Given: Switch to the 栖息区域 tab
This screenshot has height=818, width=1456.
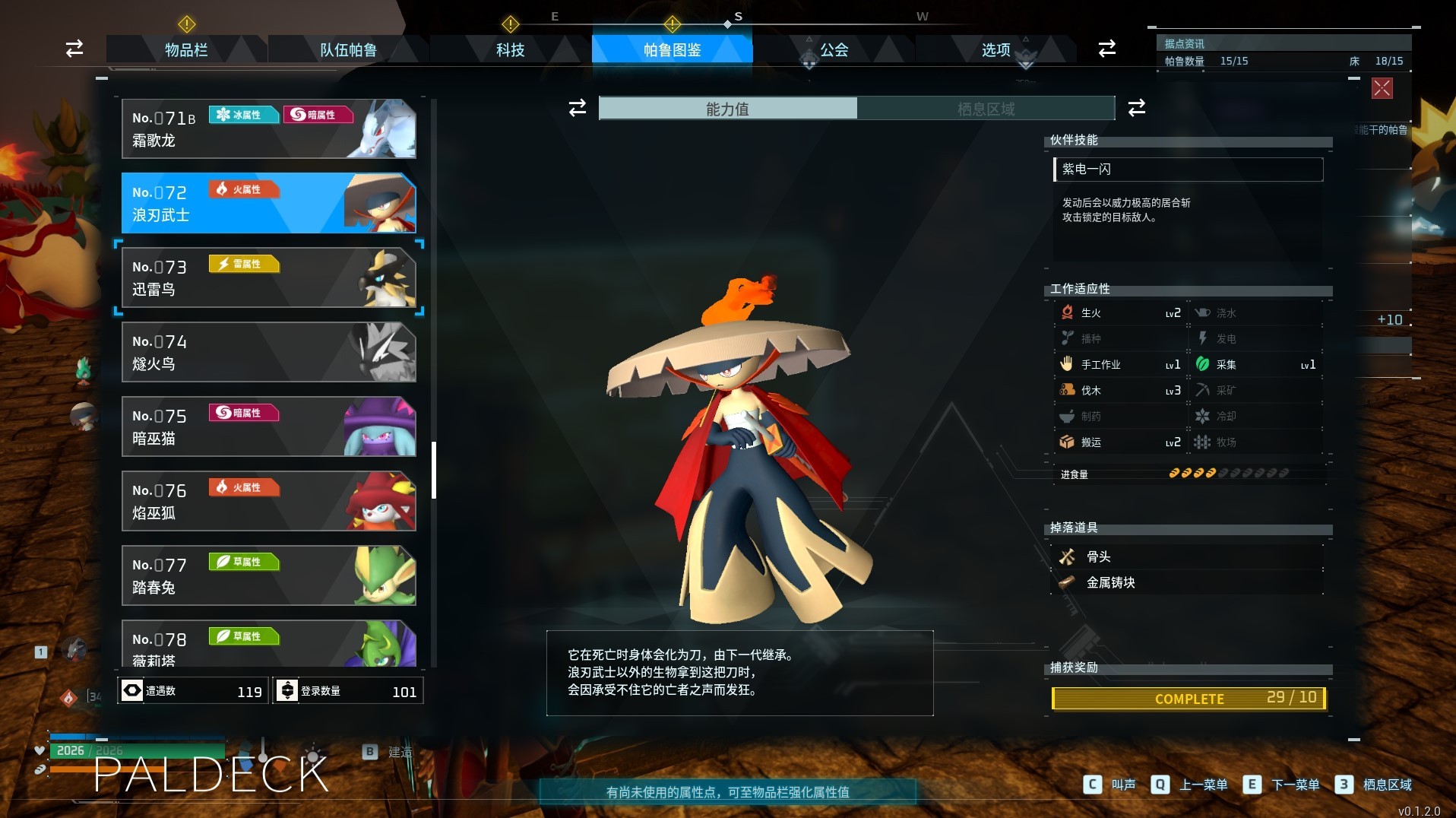Looking at the screenshot, I should tap(986, 109).
